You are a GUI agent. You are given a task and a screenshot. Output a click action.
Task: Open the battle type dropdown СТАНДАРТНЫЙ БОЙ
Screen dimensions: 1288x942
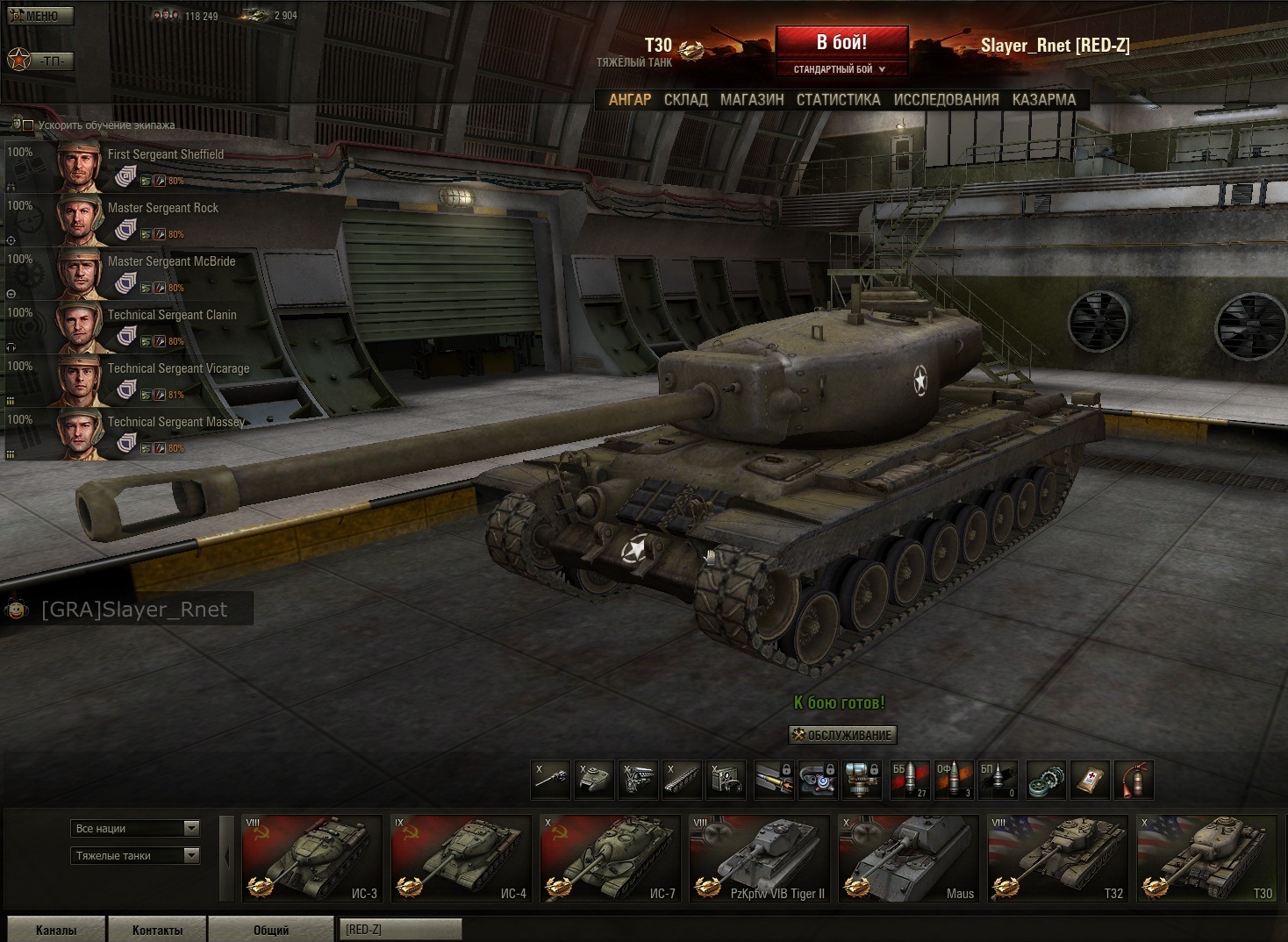841,69
